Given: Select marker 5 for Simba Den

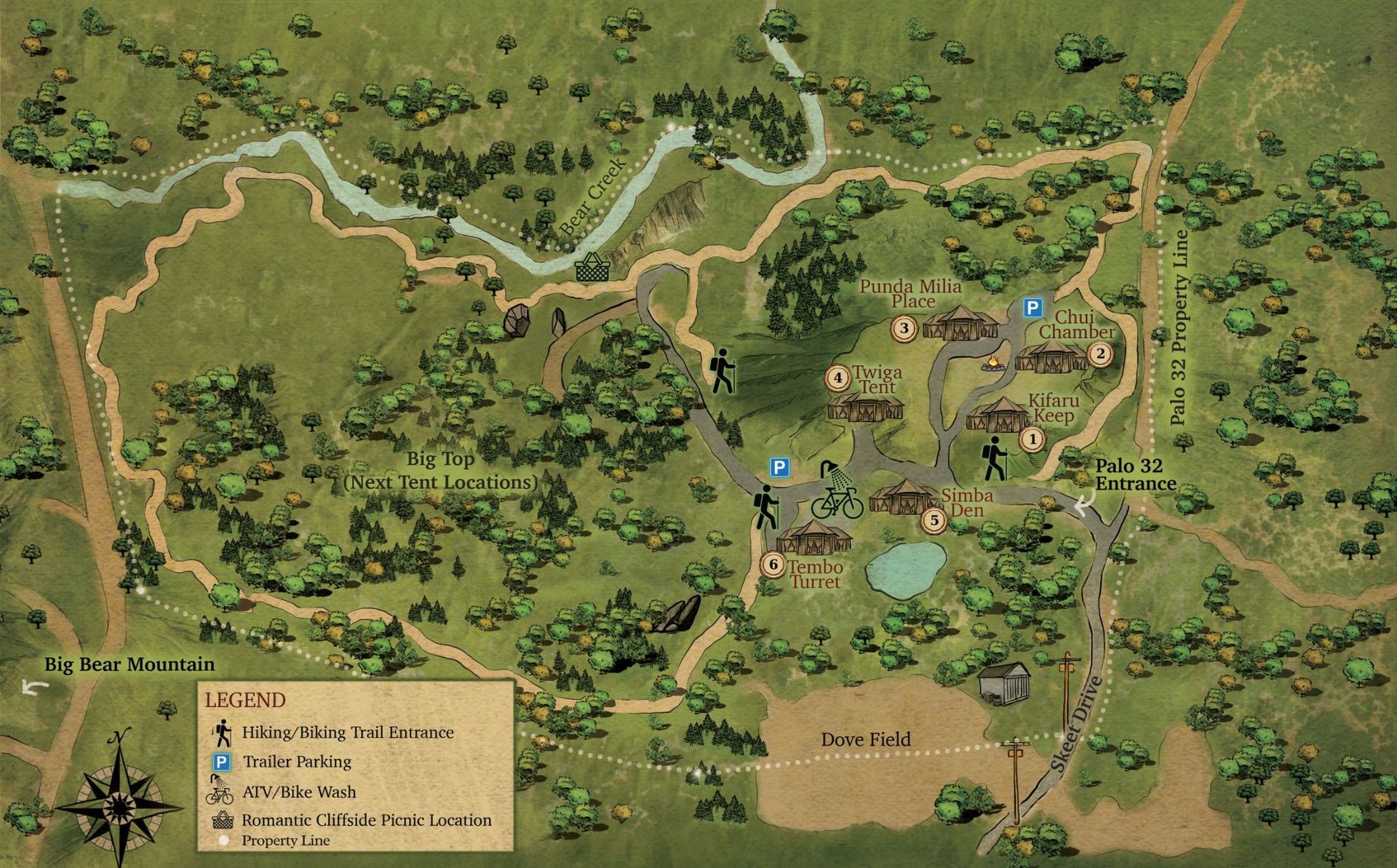Looking at the screenshot, I should (x=934, y=520).
